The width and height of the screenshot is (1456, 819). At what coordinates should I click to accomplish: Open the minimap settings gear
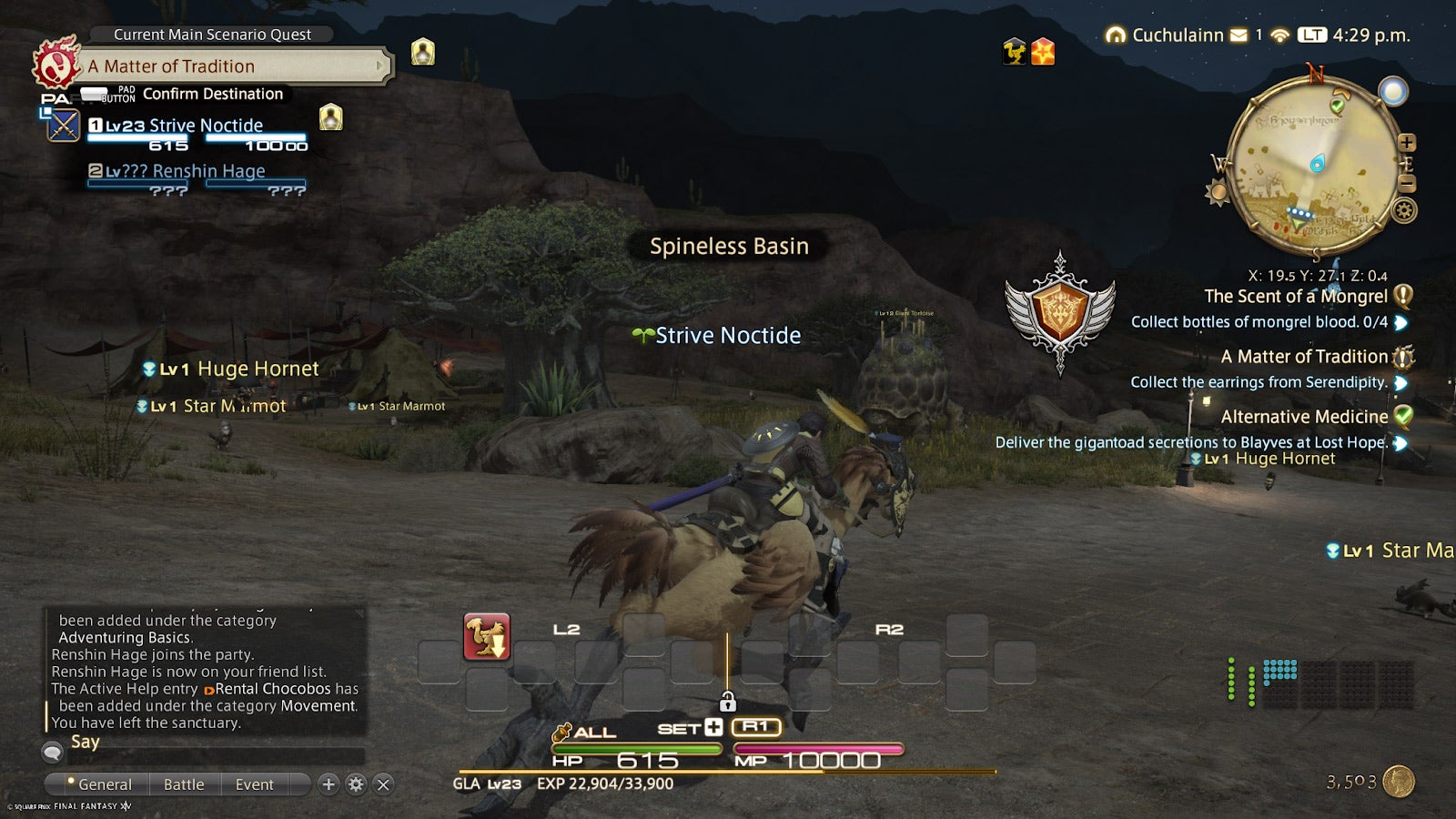pyautogui.click(x=1402, y=209)
